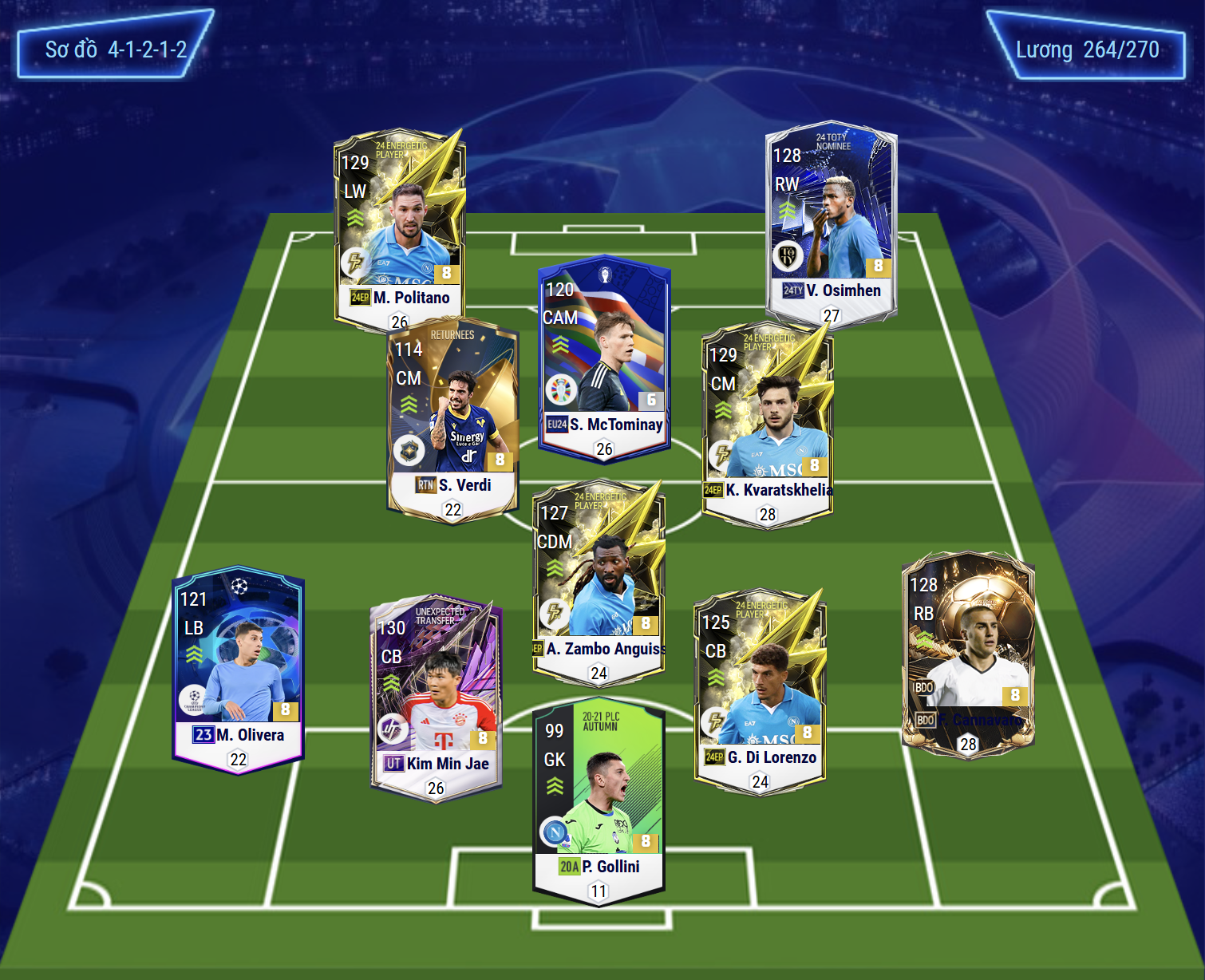Open the 4-1-2-1-2 formation selector
Viewport: 1205px width, 980px height.
pos(116,49)
